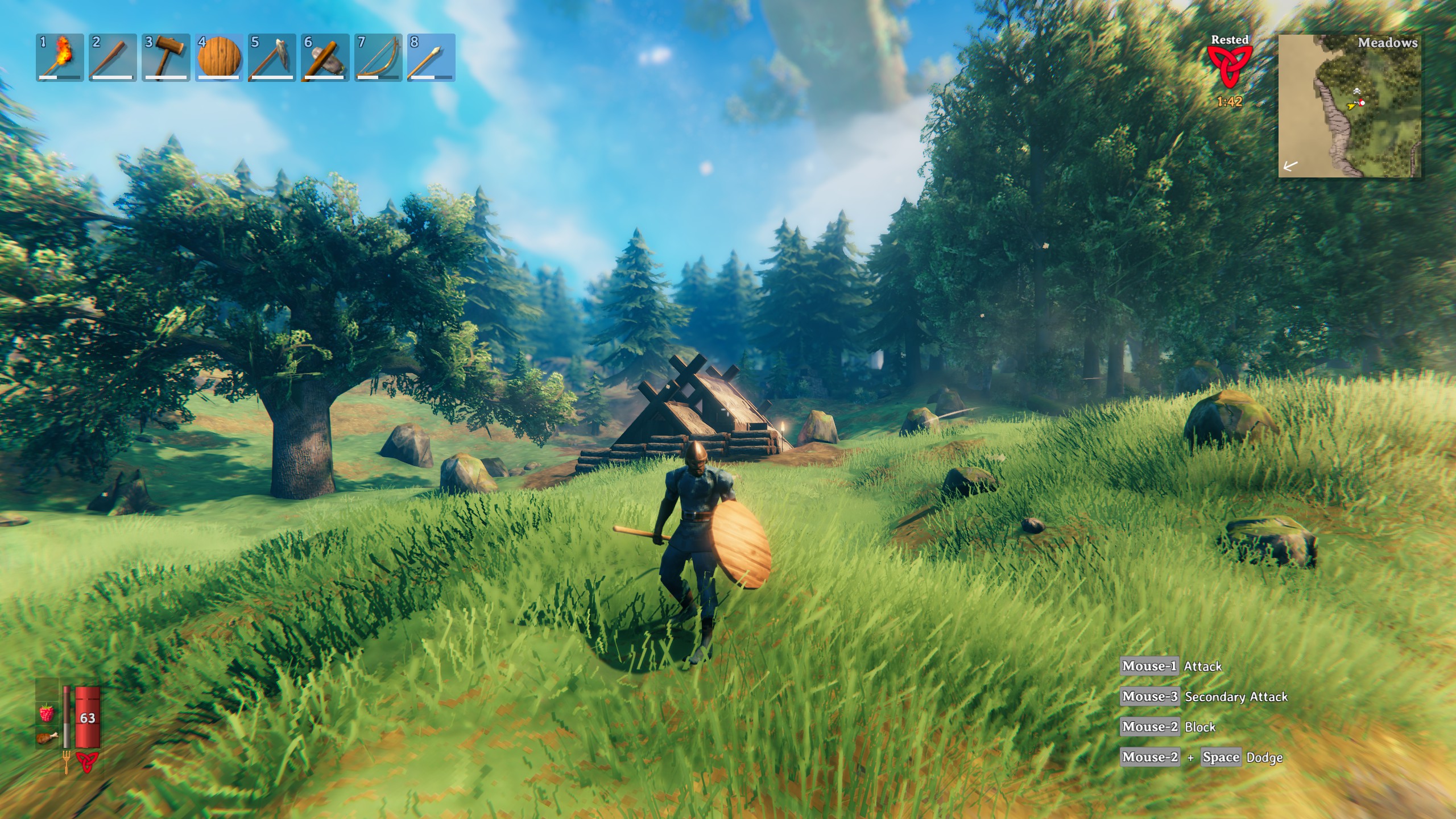Click the Rested timer showing 1:42
Viewport: 1456px width, 819px height.
tap(1230, 102)
